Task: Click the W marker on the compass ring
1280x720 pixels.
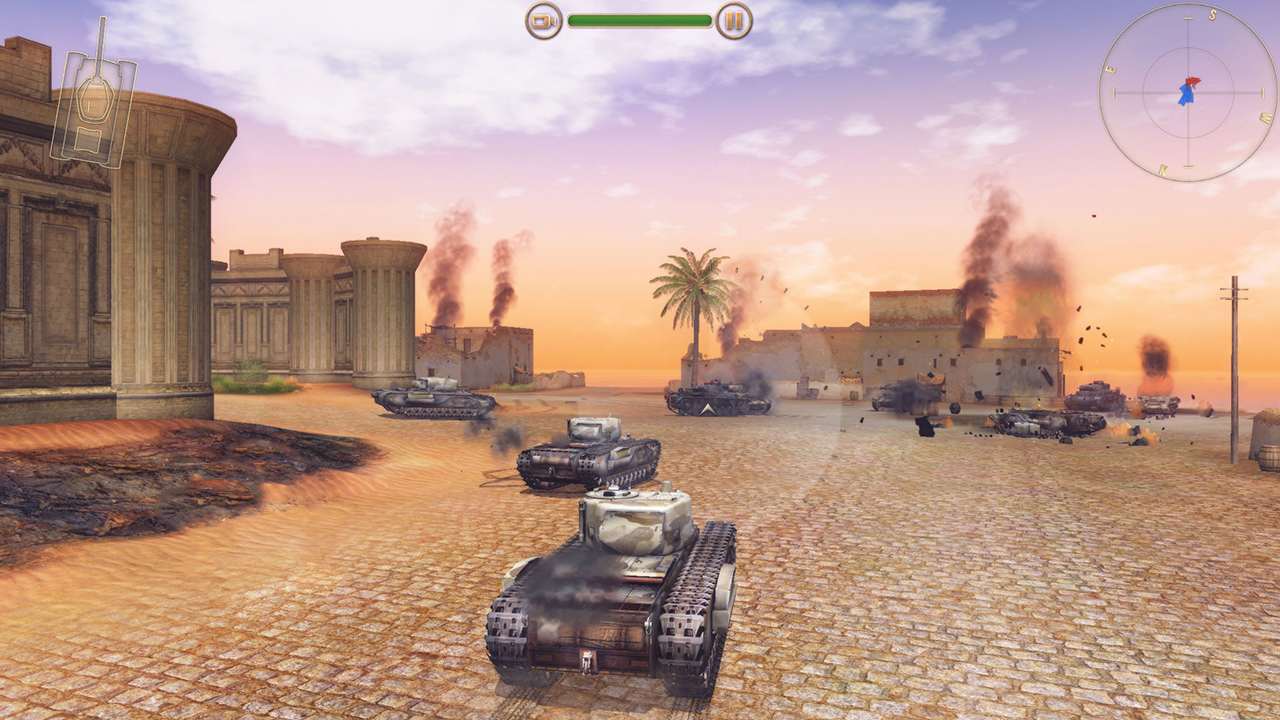Action: (1265, 116)
